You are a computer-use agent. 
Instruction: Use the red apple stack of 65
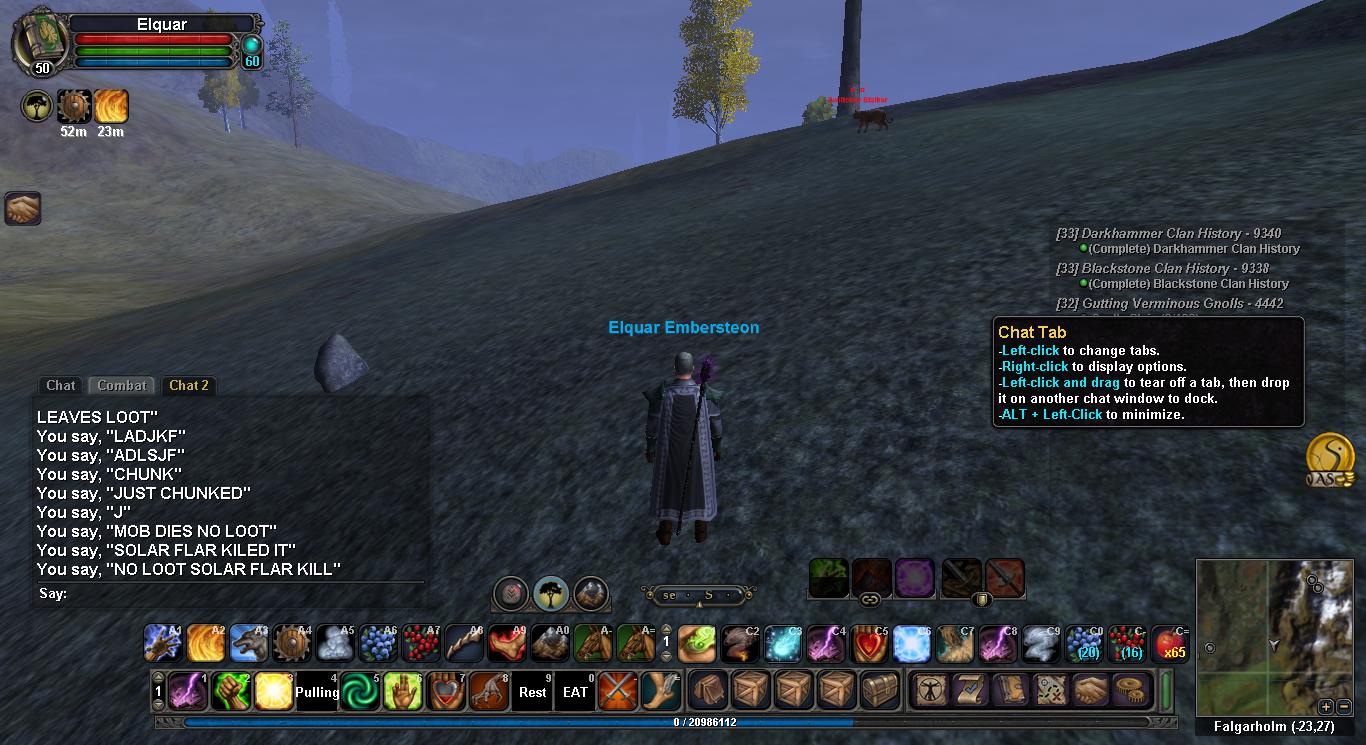pos(1170,644)
